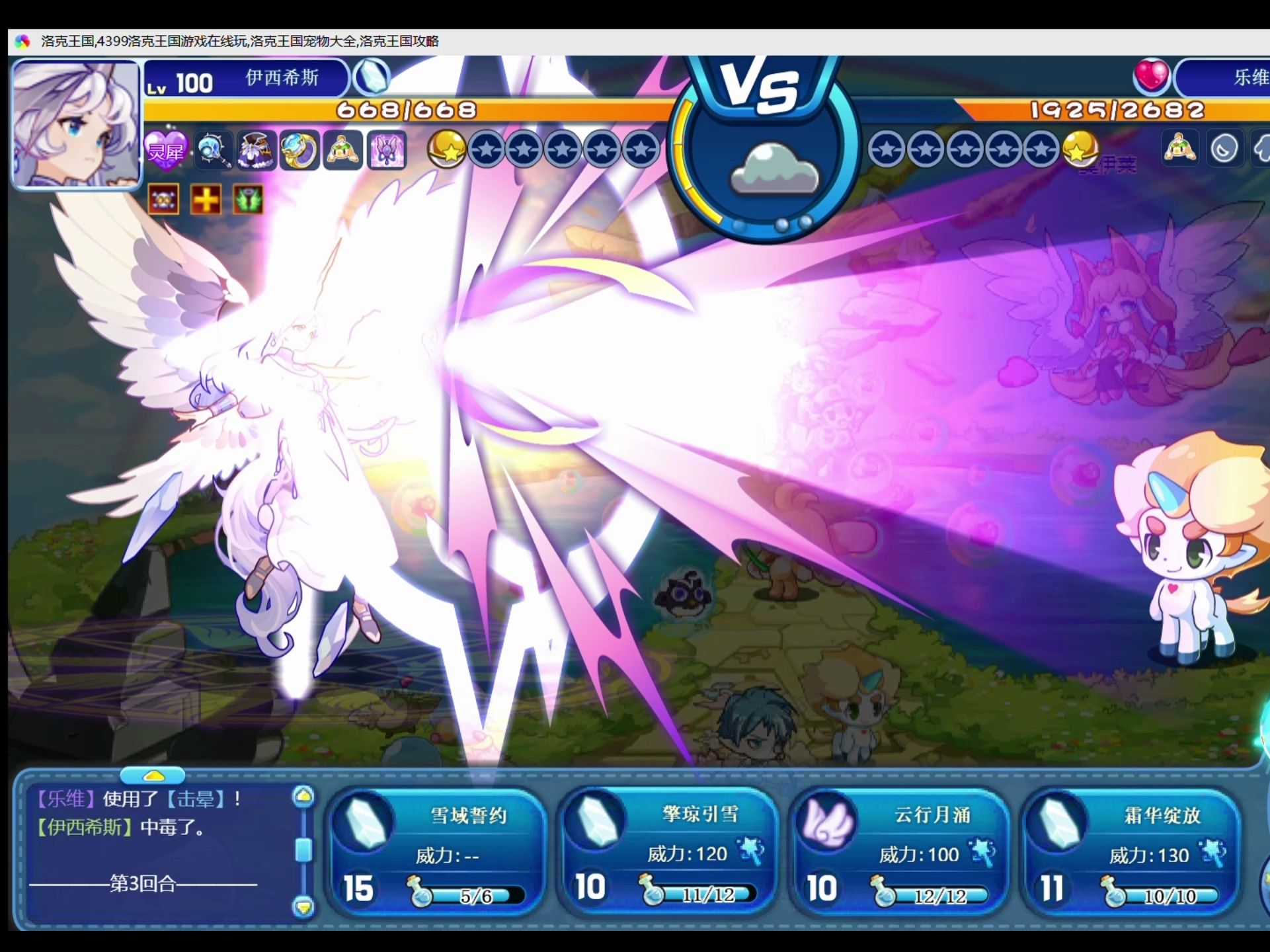Viewport: 1270px width, 952px height.
Task: Inspect the 灵犀 purple heart icon
Action: pos(165,151)
